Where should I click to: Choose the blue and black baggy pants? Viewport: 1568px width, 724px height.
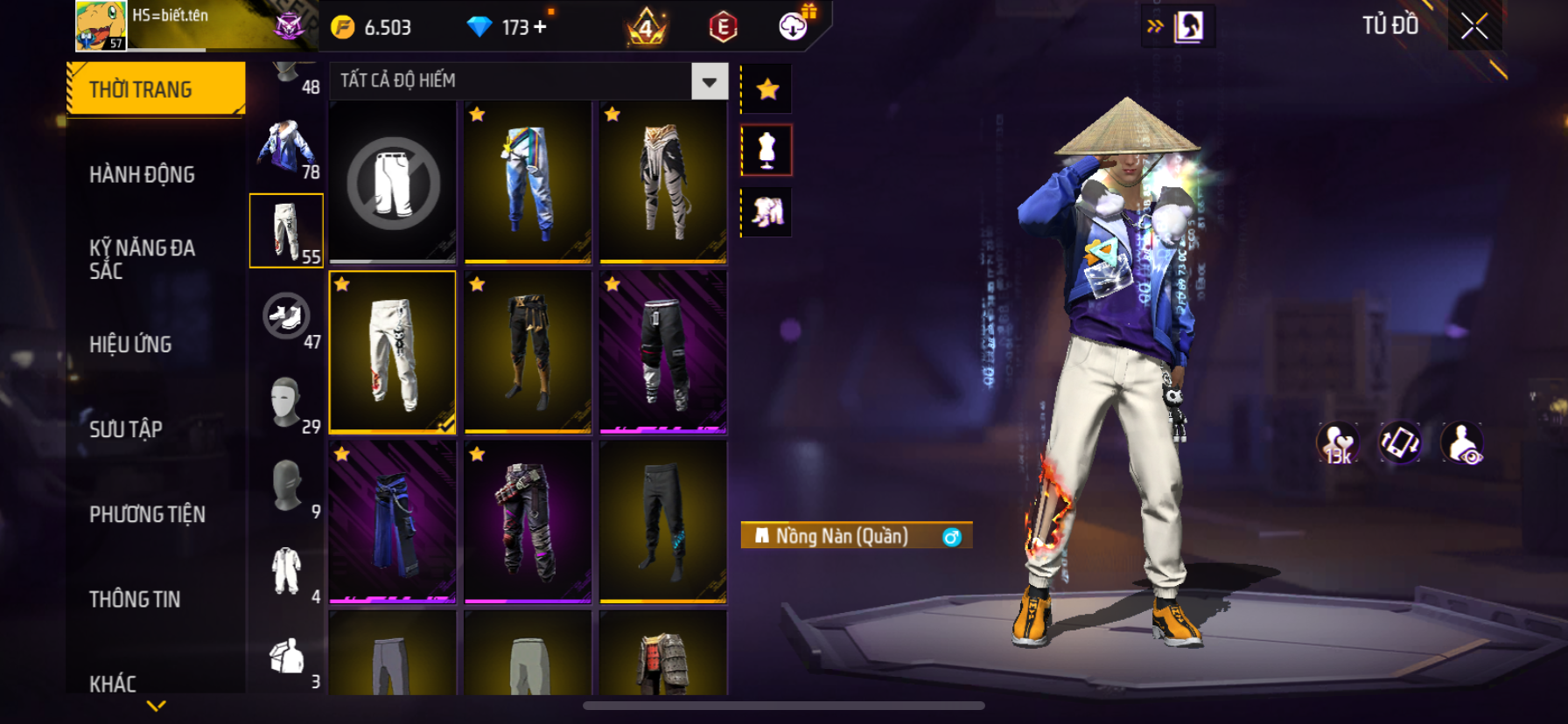coord(393,522)
